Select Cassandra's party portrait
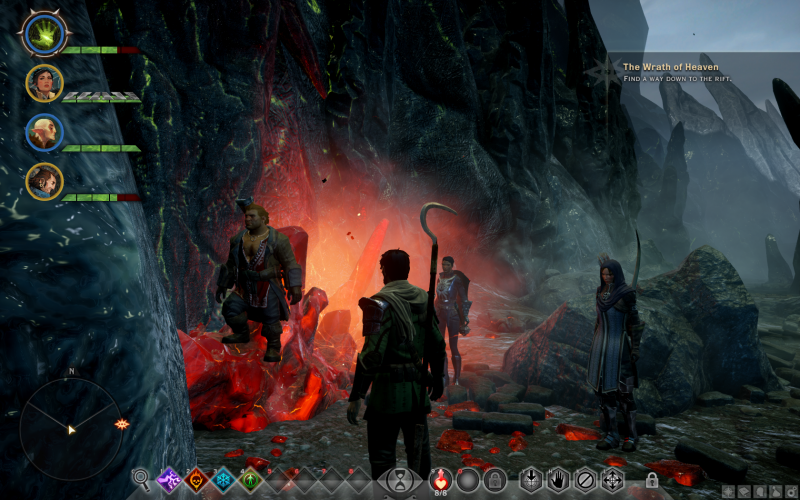 pyautogui.click(x=44, y=83)
